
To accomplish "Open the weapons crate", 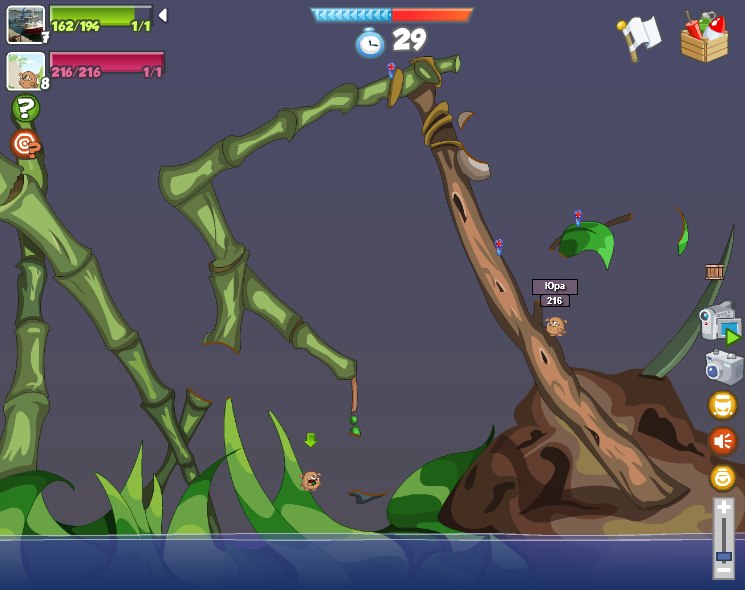I will coord(704,38).
